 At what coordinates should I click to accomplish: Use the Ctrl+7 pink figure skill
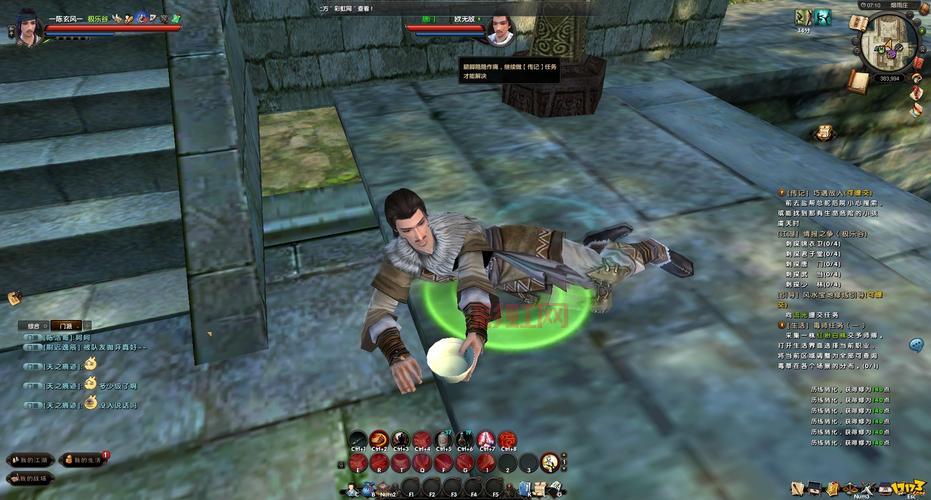(486, 440)
